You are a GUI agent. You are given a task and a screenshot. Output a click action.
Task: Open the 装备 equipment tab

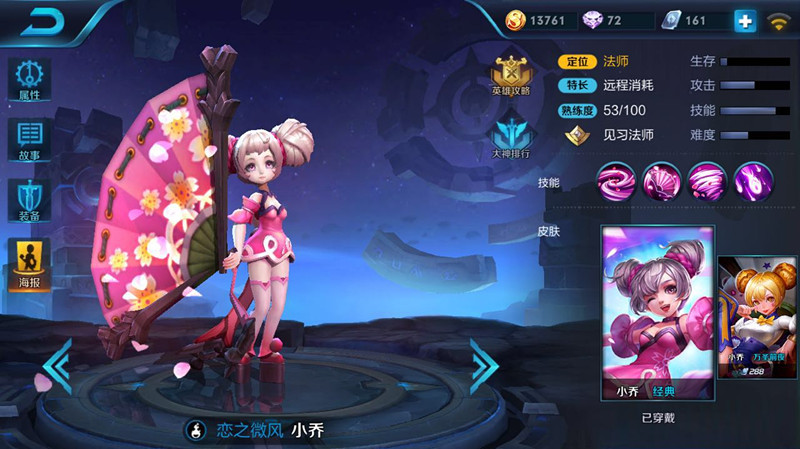(x=30, y=203)
